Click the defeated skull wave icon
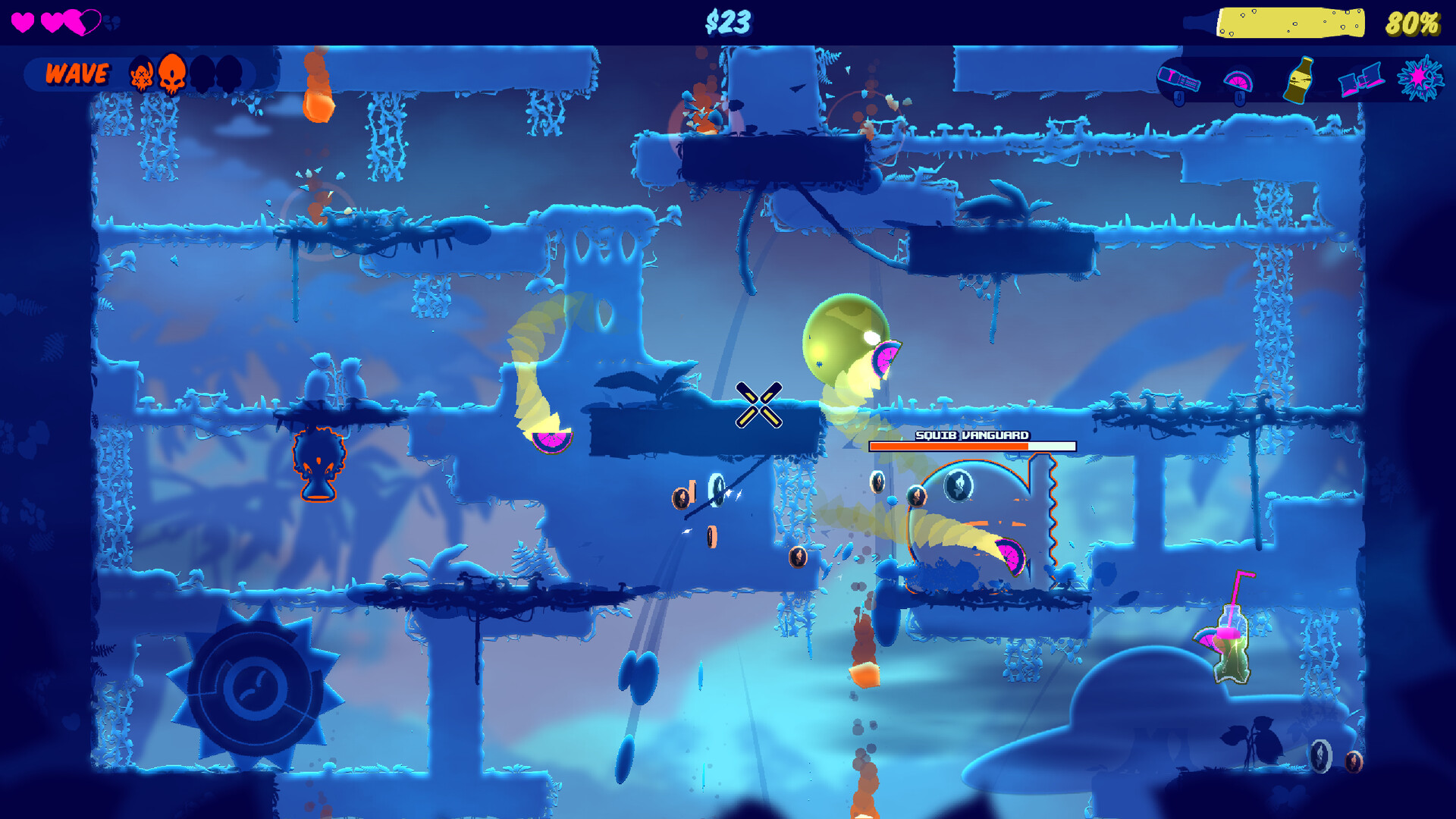1456x819 pixels. pos(140,74)
